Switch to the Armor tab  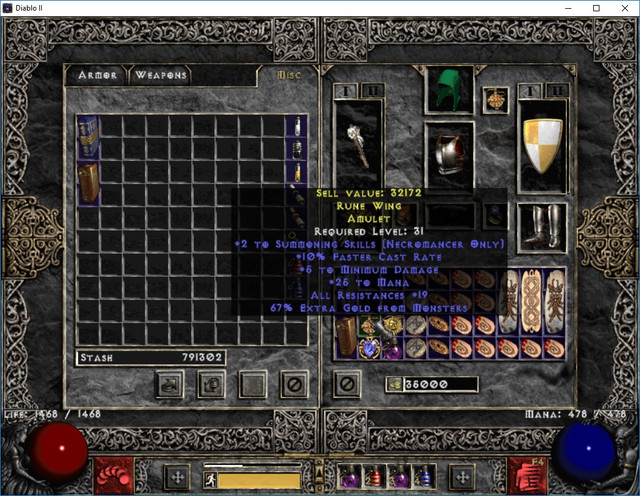[x=97, y=75]
